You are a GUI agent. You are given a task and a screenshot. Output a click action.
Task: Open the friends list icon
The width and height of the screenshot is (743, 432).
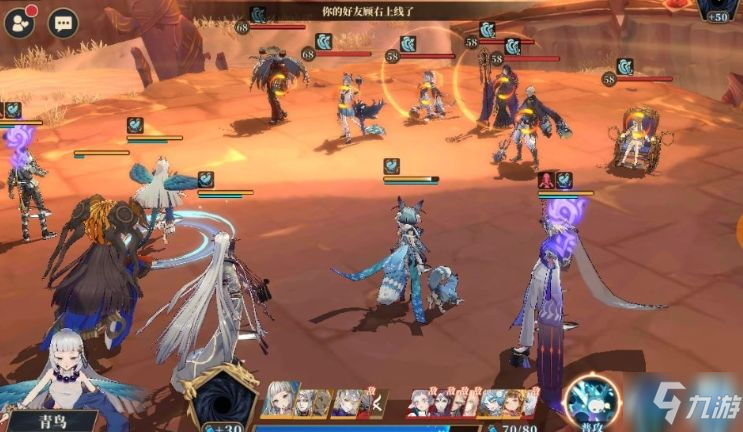click(19, 22)
